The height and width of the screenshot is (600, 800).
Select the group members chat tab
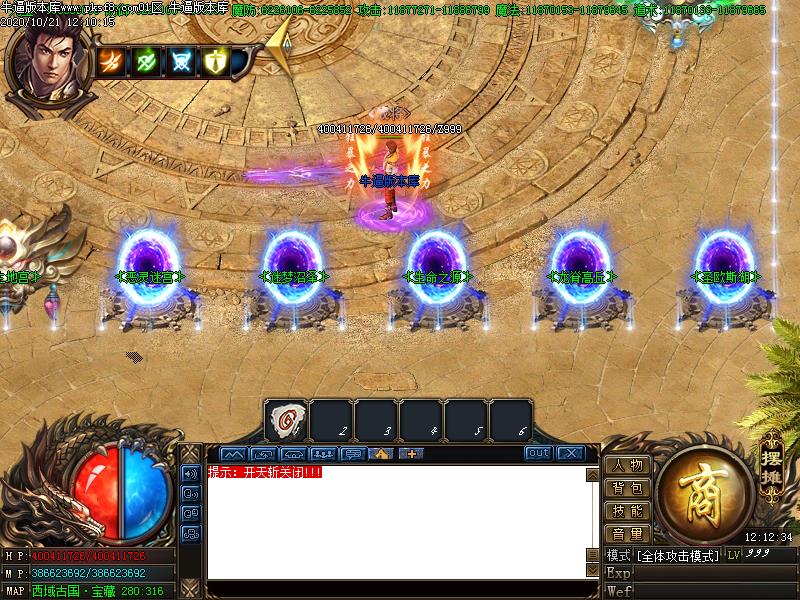coord(322,453)
